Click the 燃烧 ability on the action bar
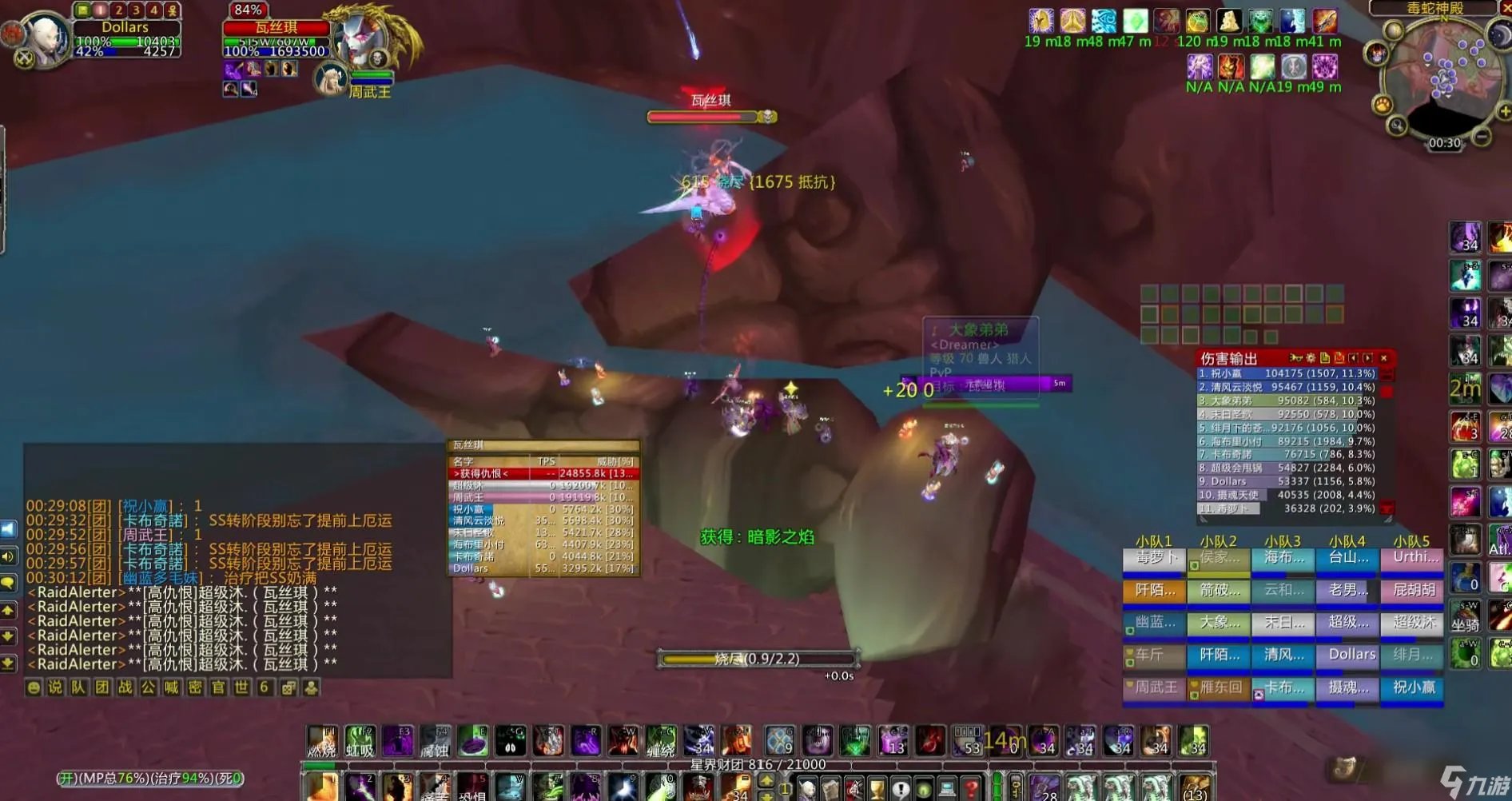1512x801 pixels. click(322, 741)
